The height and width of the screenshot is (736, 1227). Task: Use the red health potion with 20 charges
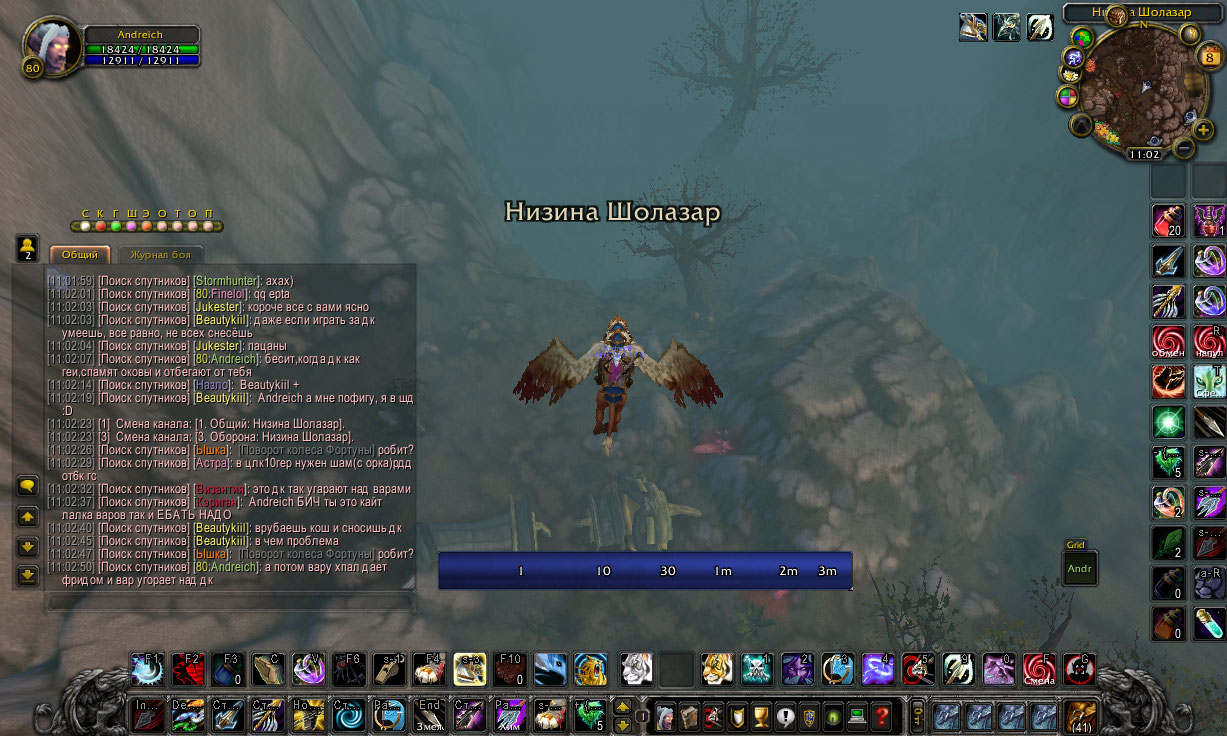coord(1168,220)
